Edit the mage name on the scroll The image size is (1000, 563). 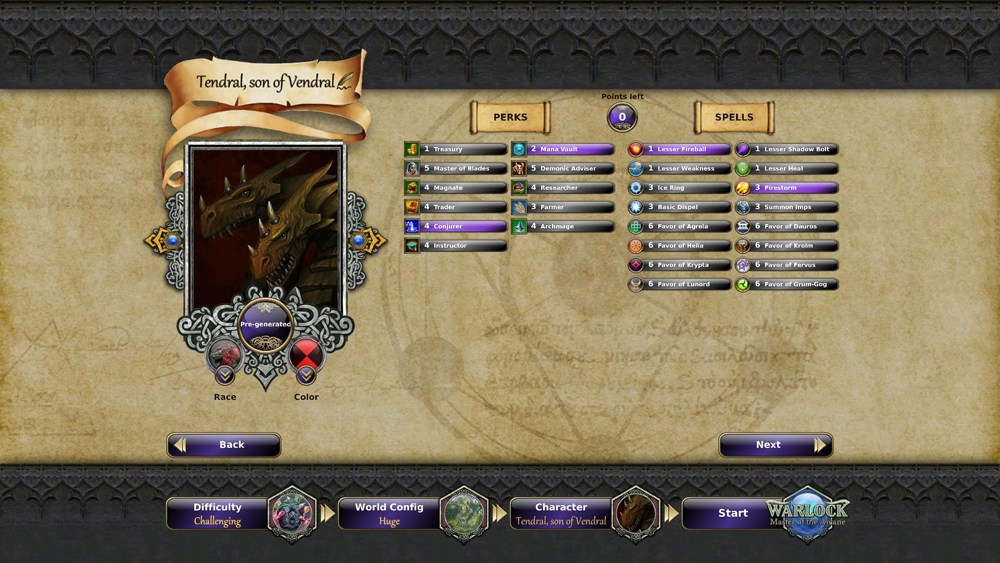coord(265,82)
